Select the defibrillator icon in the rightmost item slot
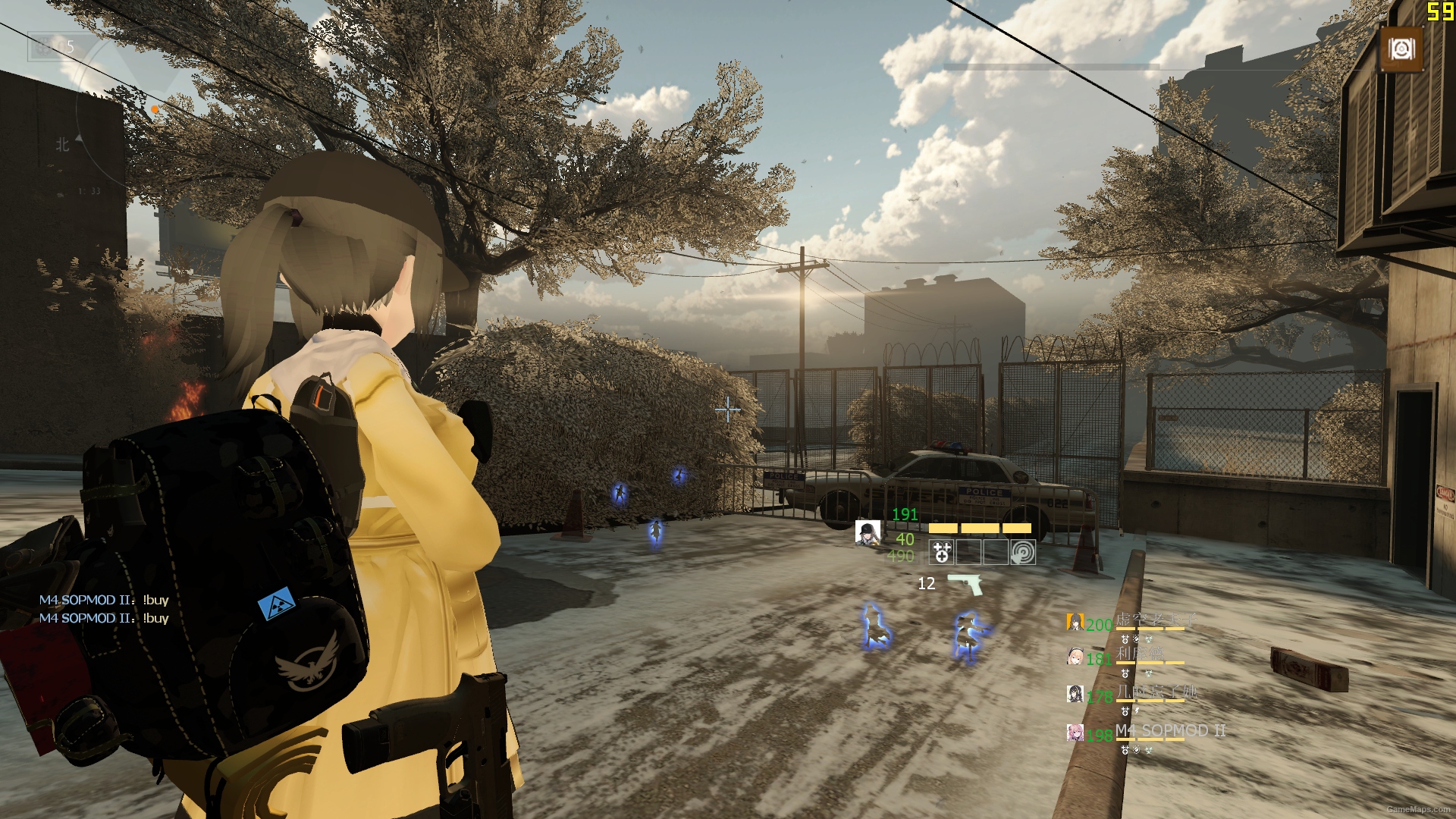Viewport: 1456px width, 819px height. click(1021, 552)
